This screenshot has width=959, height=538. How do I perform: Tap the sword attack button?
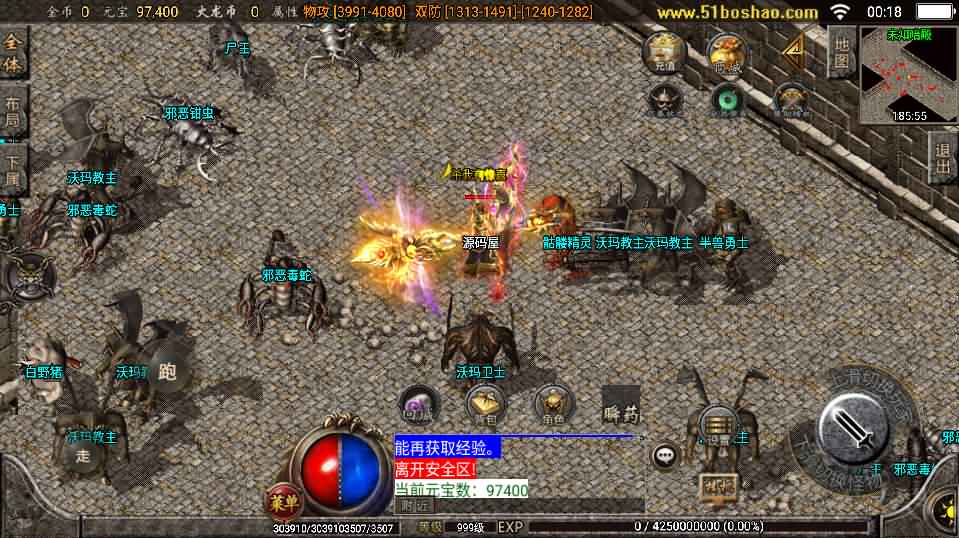(852, 428)
